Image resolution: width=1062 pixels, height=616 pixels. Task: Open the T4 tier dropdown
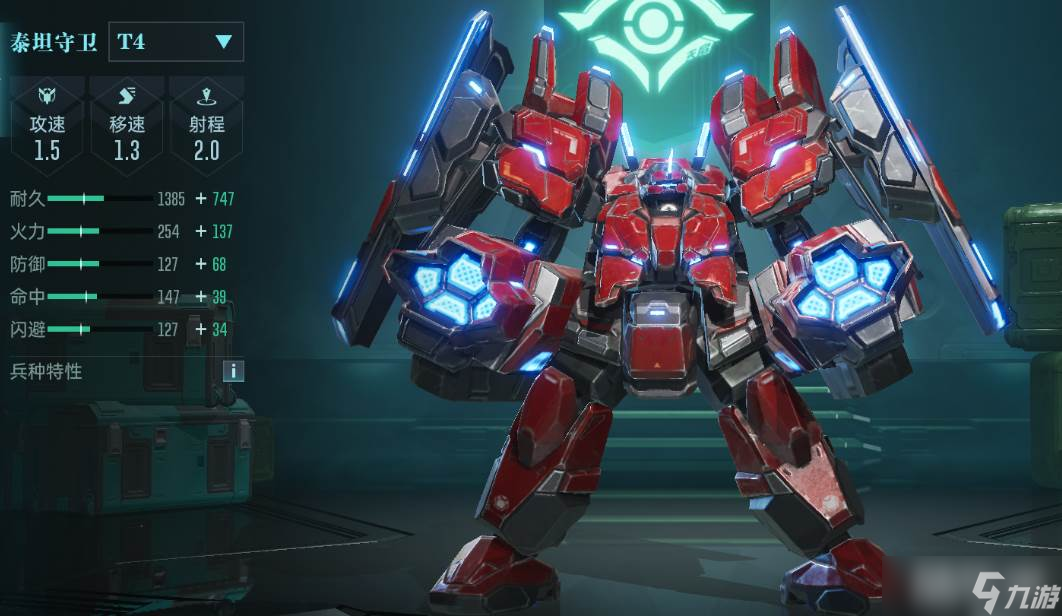[x=176, y=42]
